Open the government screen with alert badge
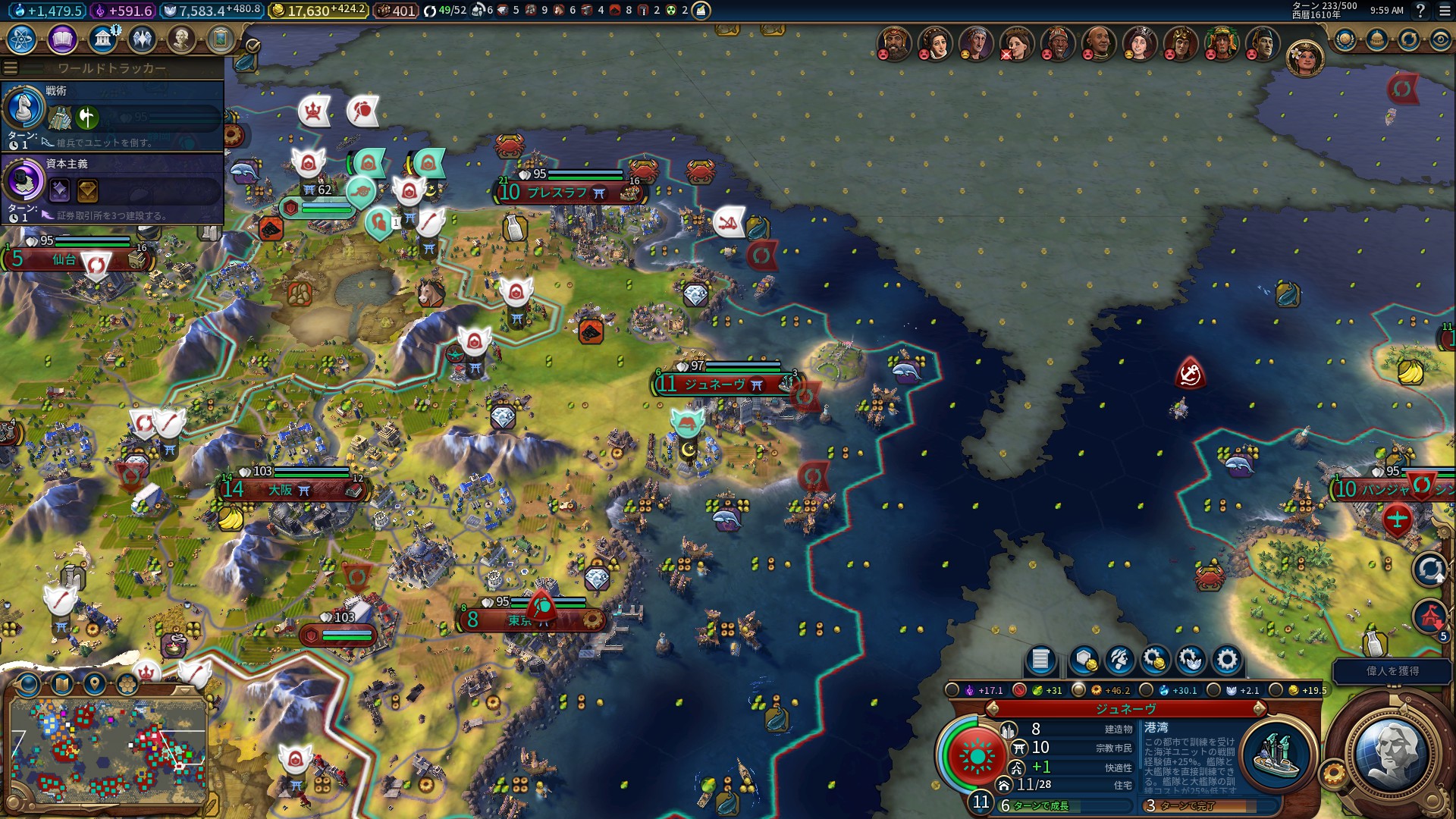This screenshot has width=1456, height=819. point(102,39)
